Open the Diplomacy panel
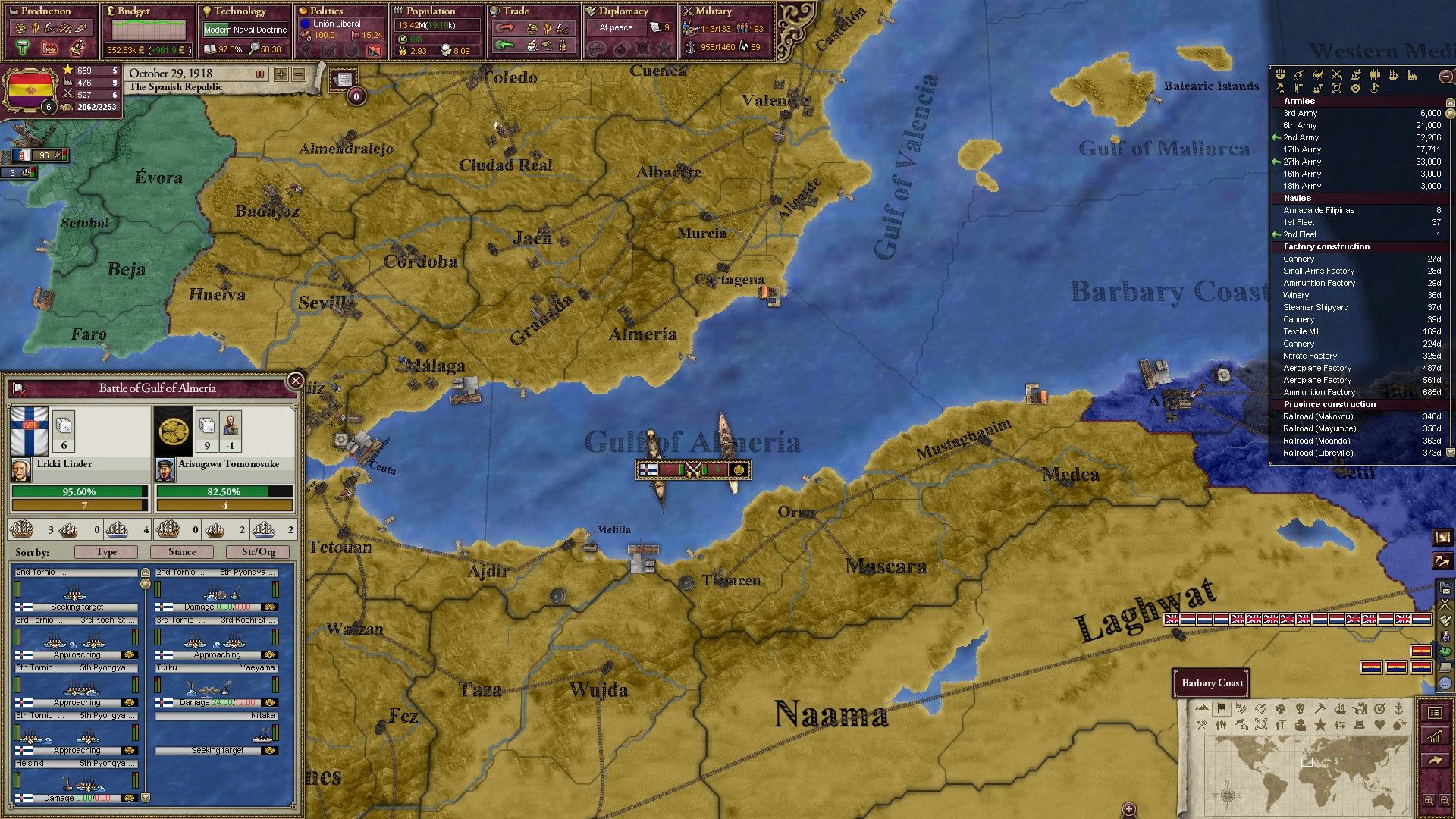The height and width of the screenshot is (819, 1456). tap(623, 11)
